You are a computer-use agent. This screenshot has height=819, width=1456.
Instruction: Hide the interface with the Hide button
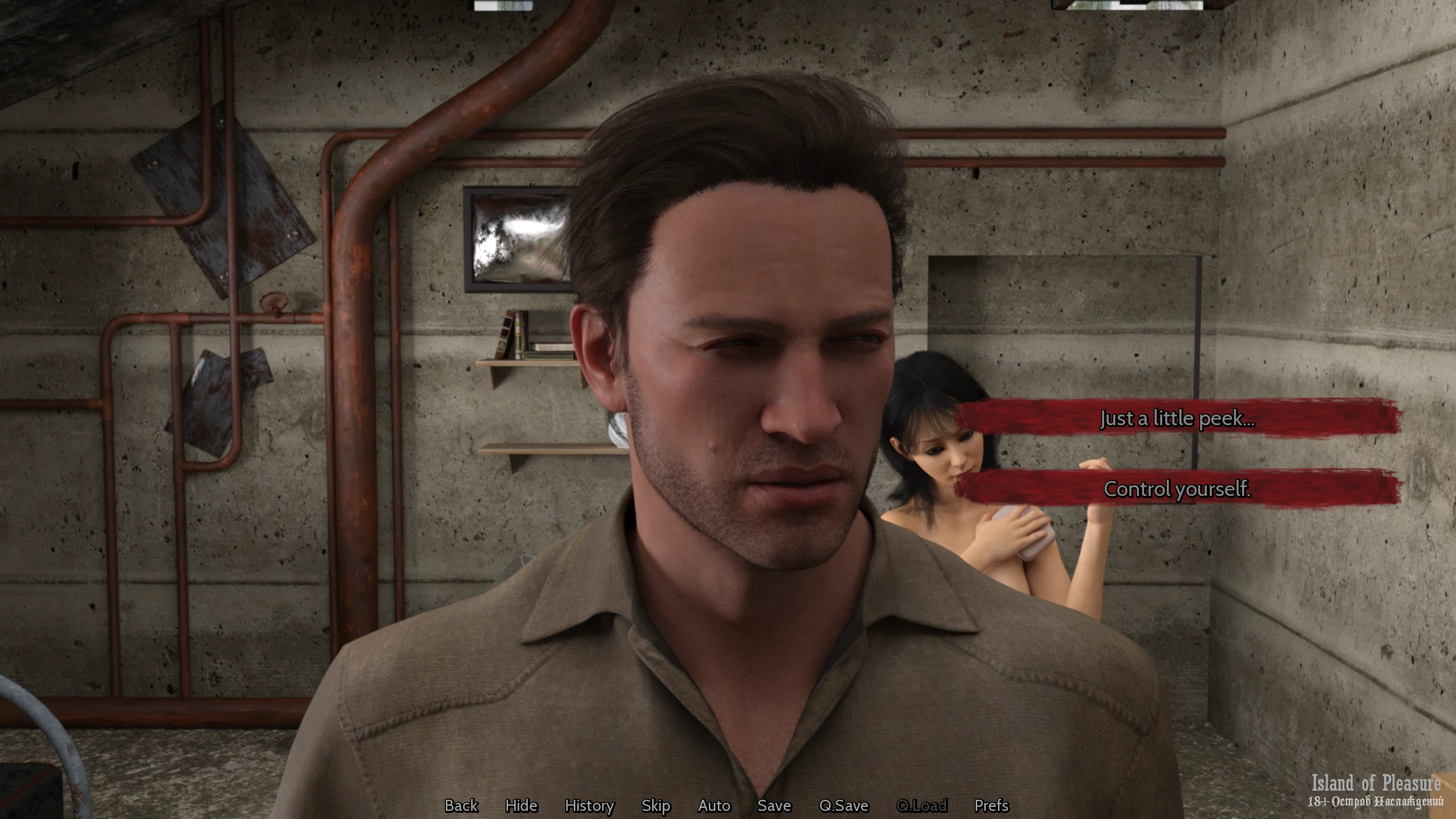click(x=521, y=805)
